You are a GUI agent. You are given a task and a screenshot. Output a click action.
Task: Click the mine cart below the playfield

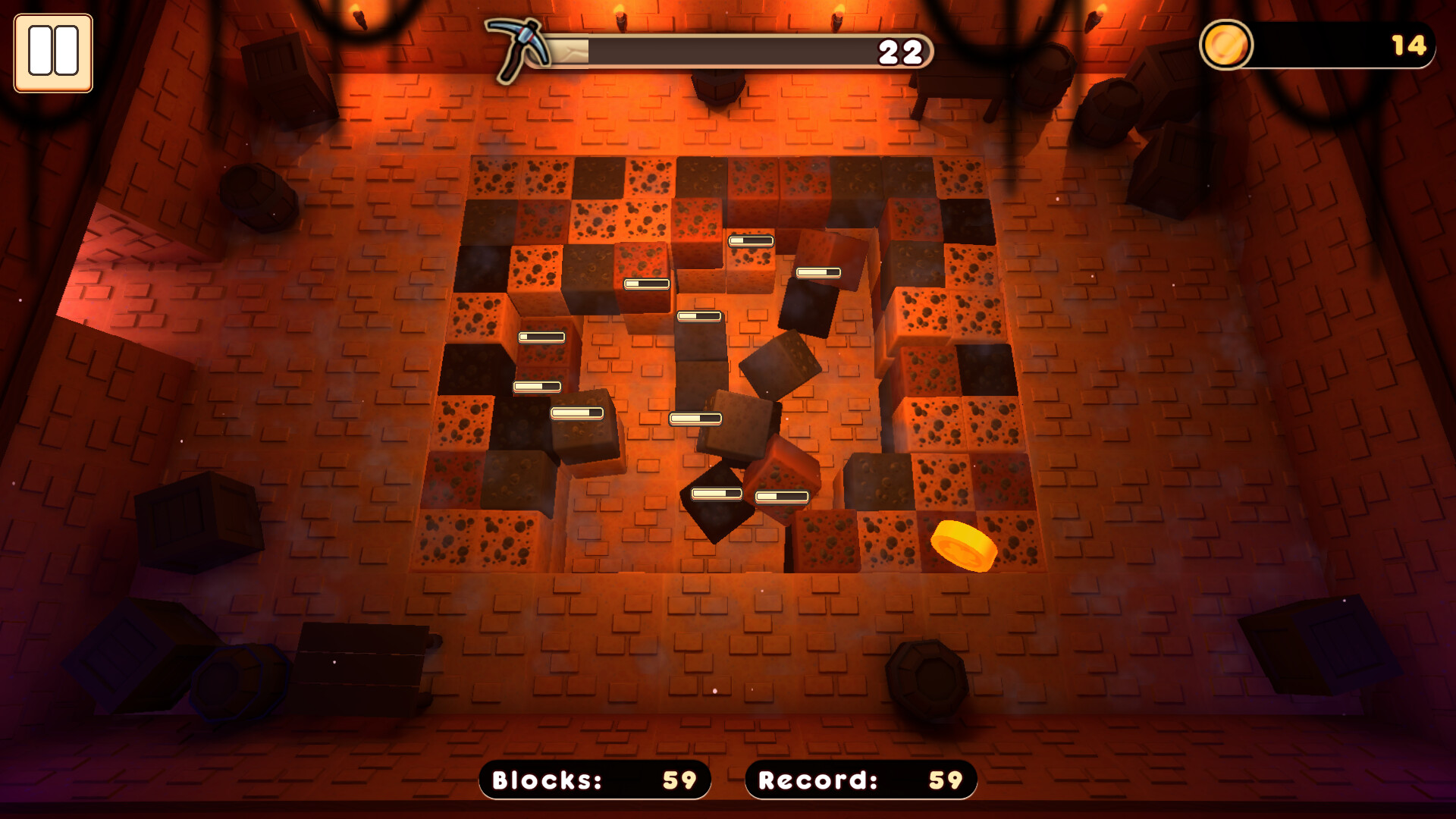tap(364, 660)
